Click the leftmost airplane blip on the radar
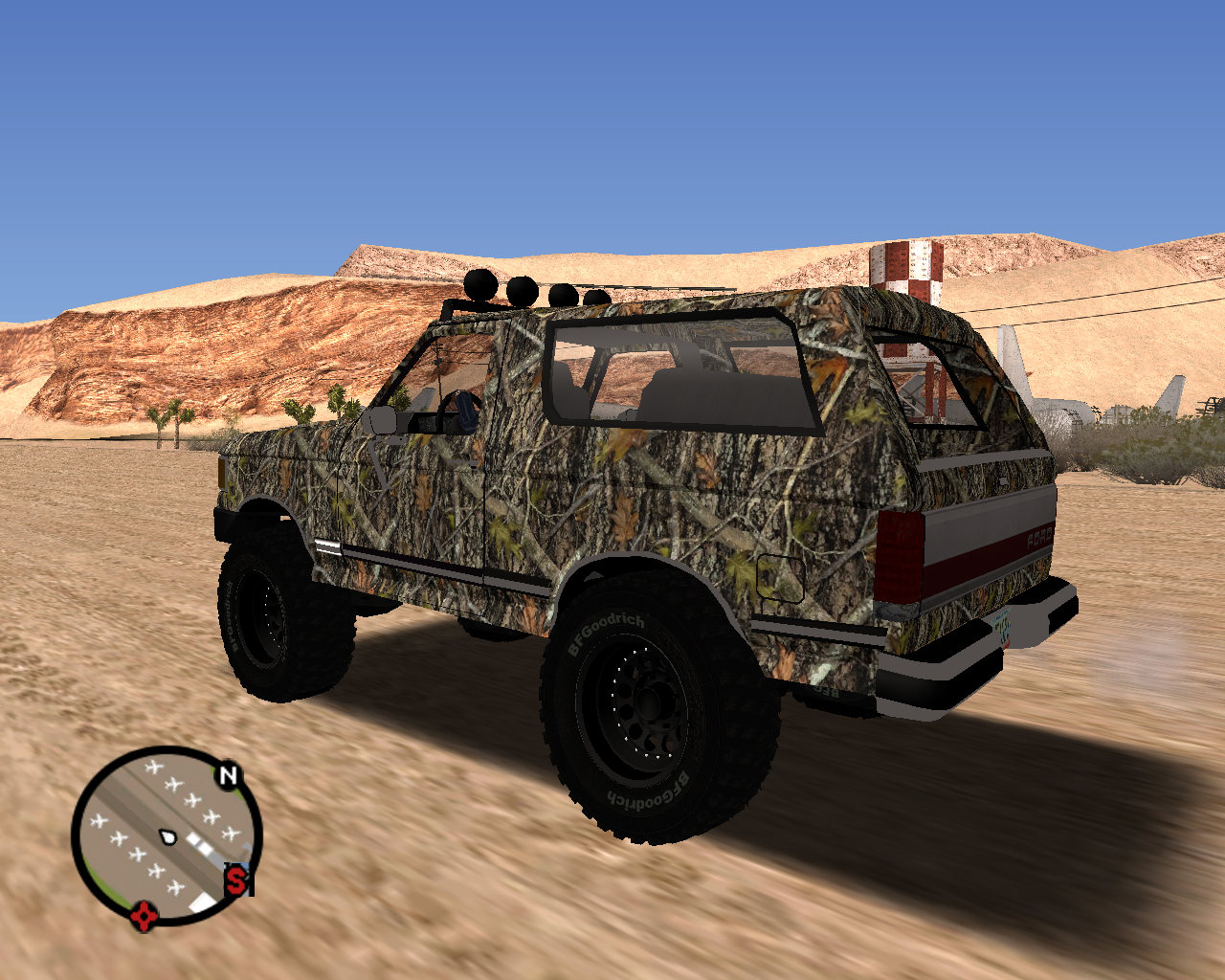The height and width of the screenshot is (980, 1225). click(100, 820)
